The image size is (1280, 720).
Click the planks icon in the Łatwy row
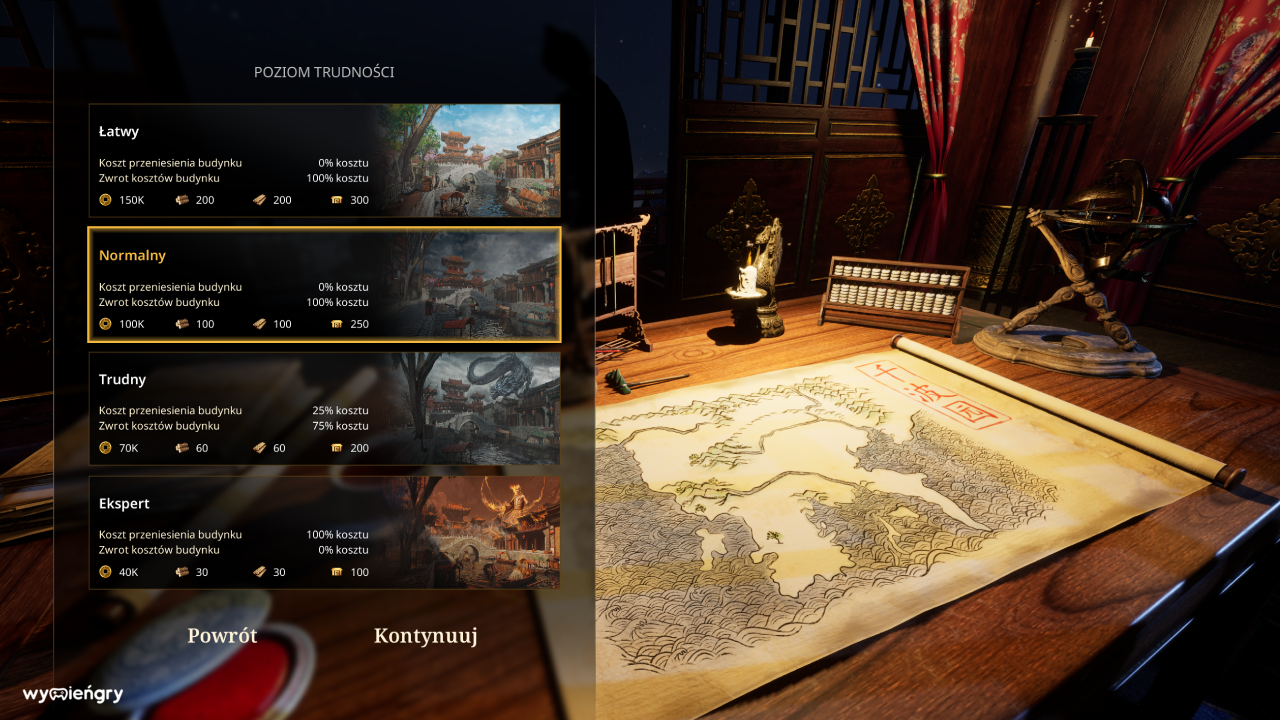[258, 200]
